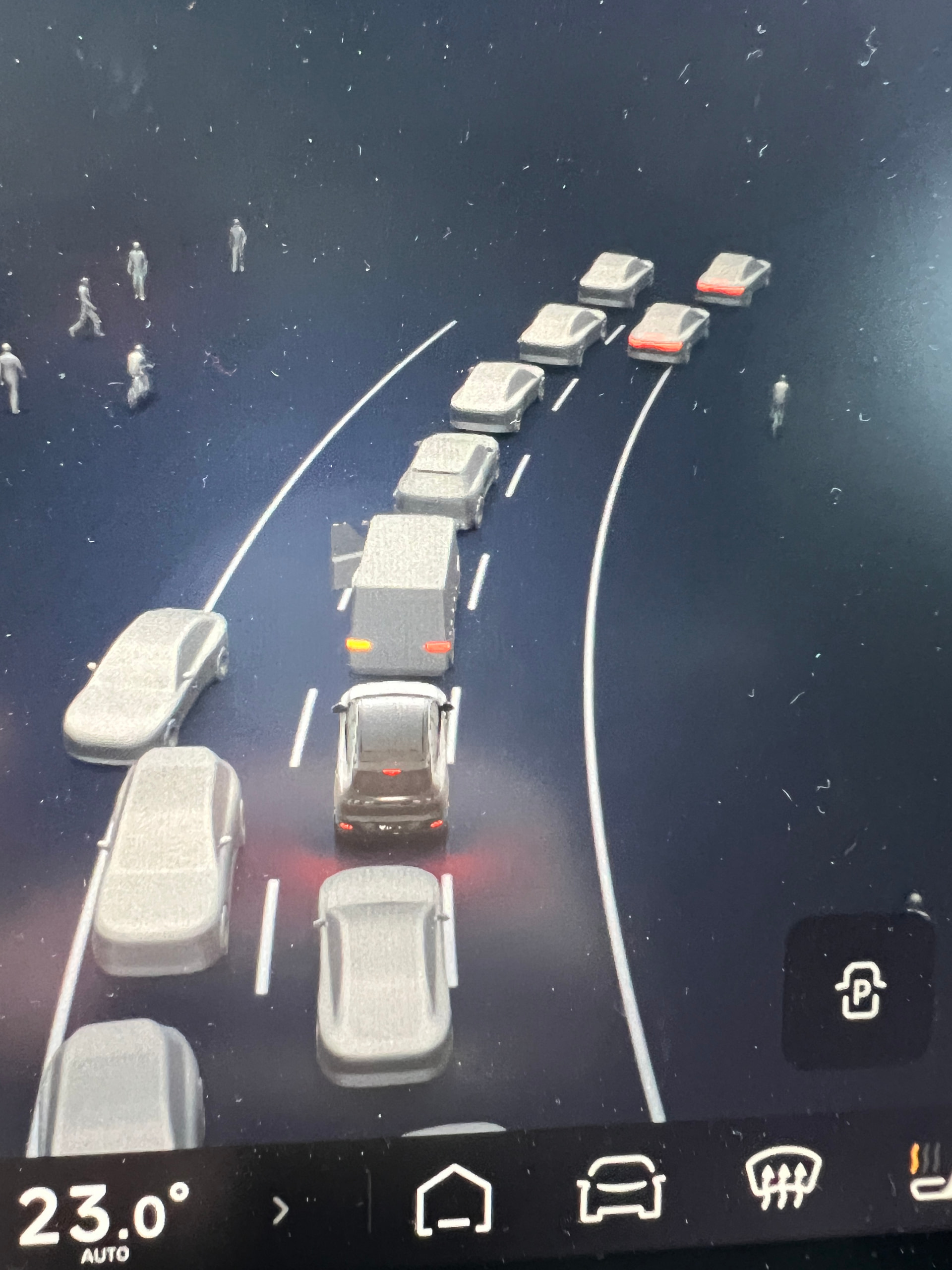Expand the arrow beside the temperature
Screen dimensions: 952x1270
pyautogui.click(x=281, y=1209)
